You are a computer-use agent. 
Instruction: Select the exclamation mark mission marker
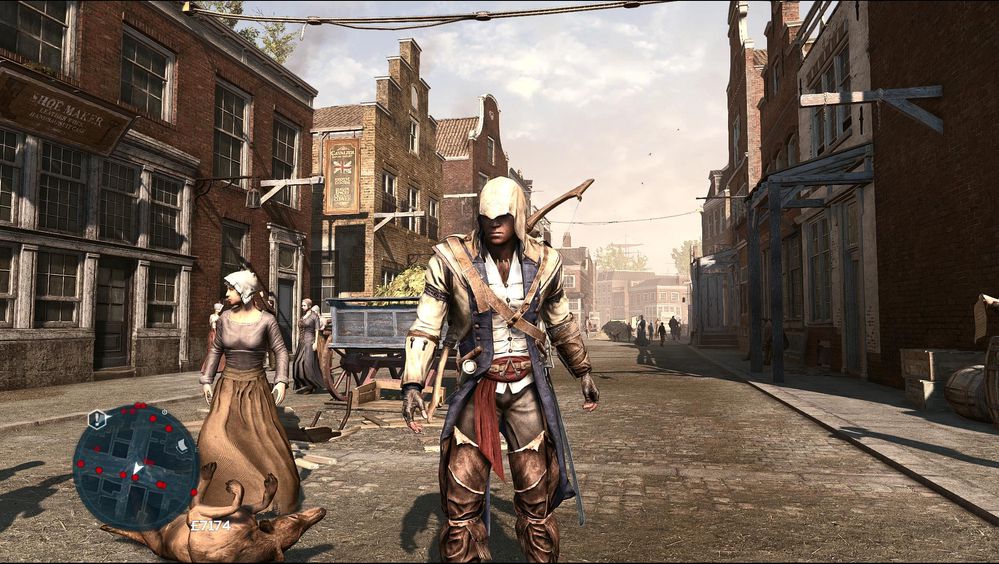coord(97,418)
